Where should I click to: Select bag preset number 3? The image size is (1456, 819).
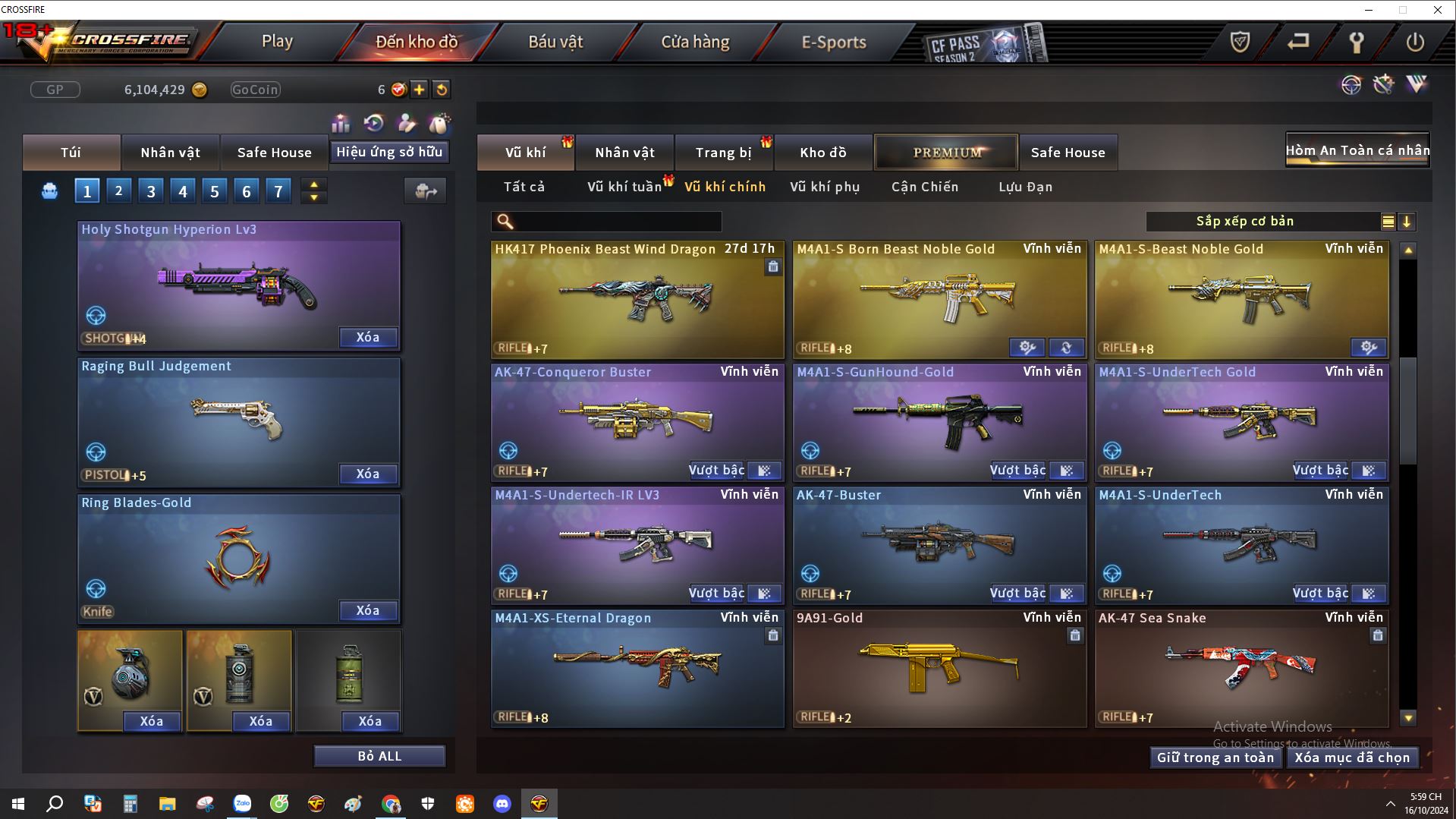151,191
